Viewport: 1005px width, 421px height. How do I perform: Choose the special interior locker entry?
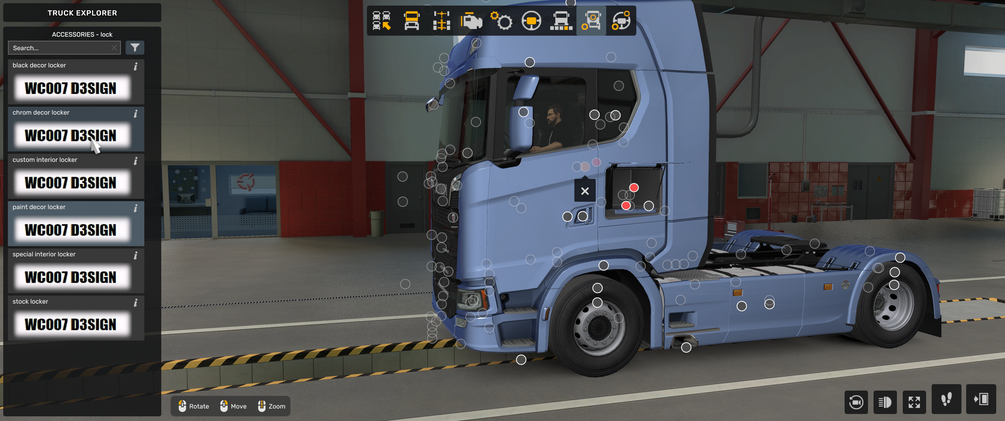pos(70,277)
